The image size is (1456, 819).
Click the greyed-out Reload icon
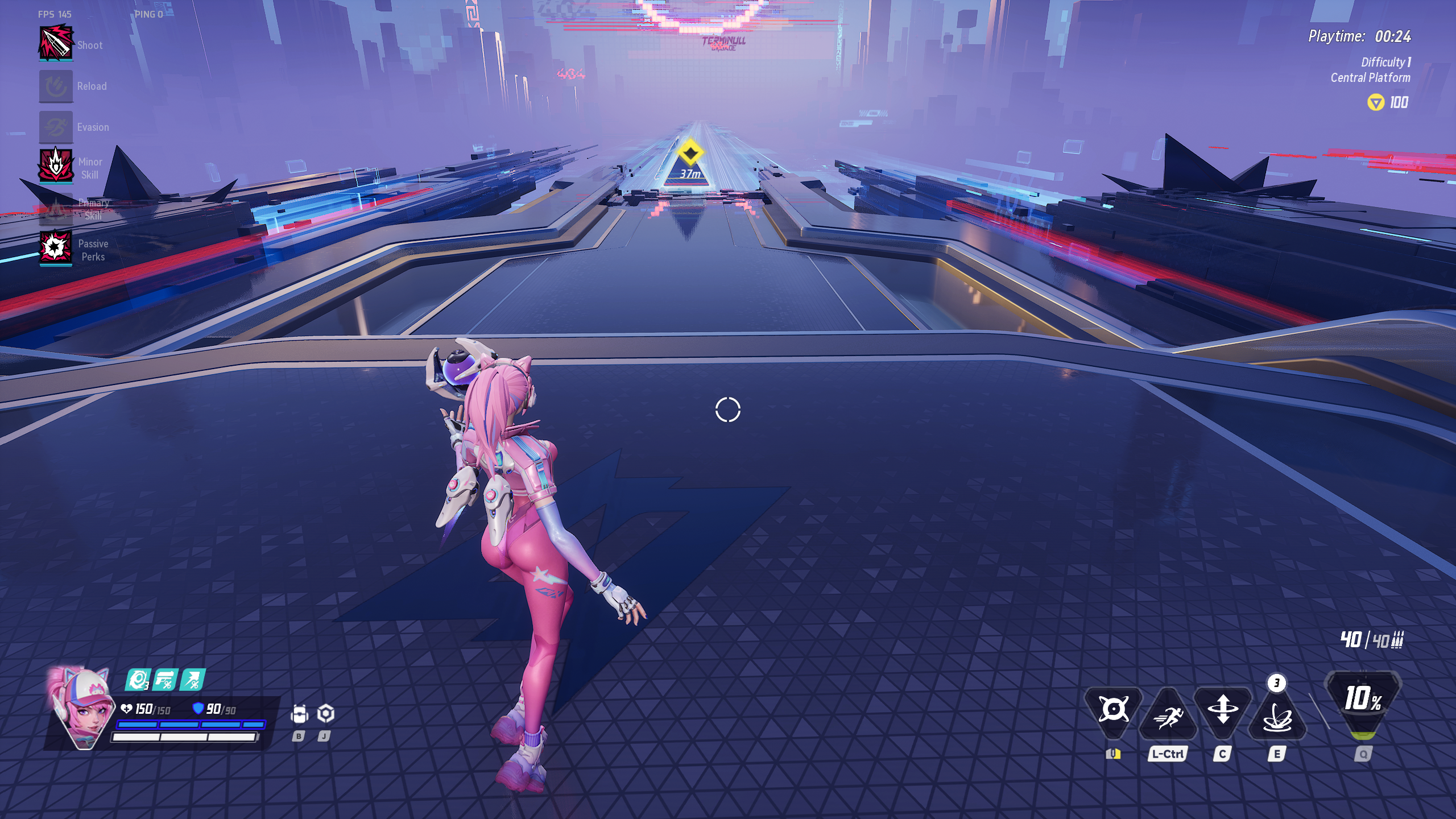pos(56,86)
